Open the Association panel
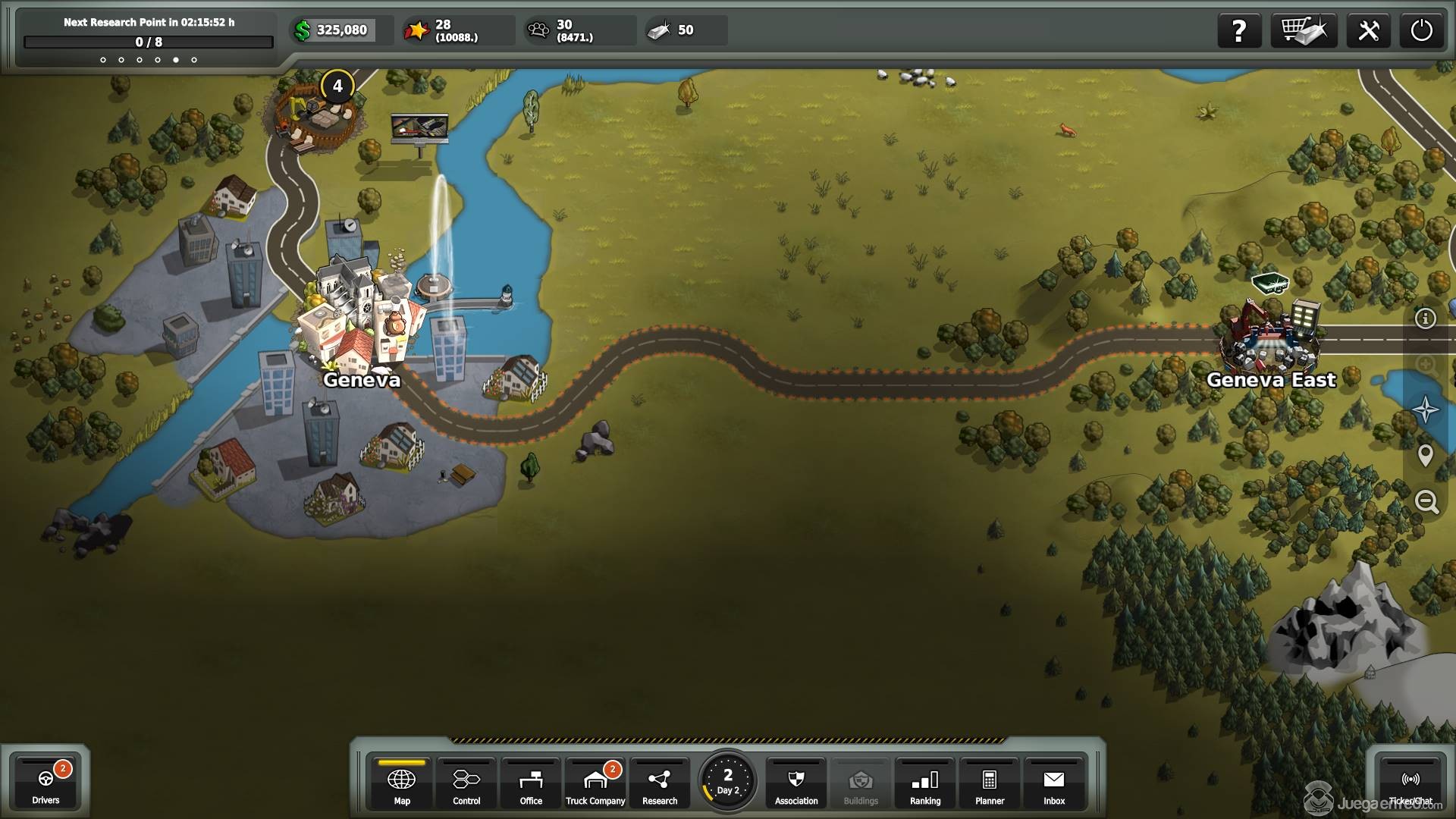This screenshot has height=819, width=1456. coord(796,783)
